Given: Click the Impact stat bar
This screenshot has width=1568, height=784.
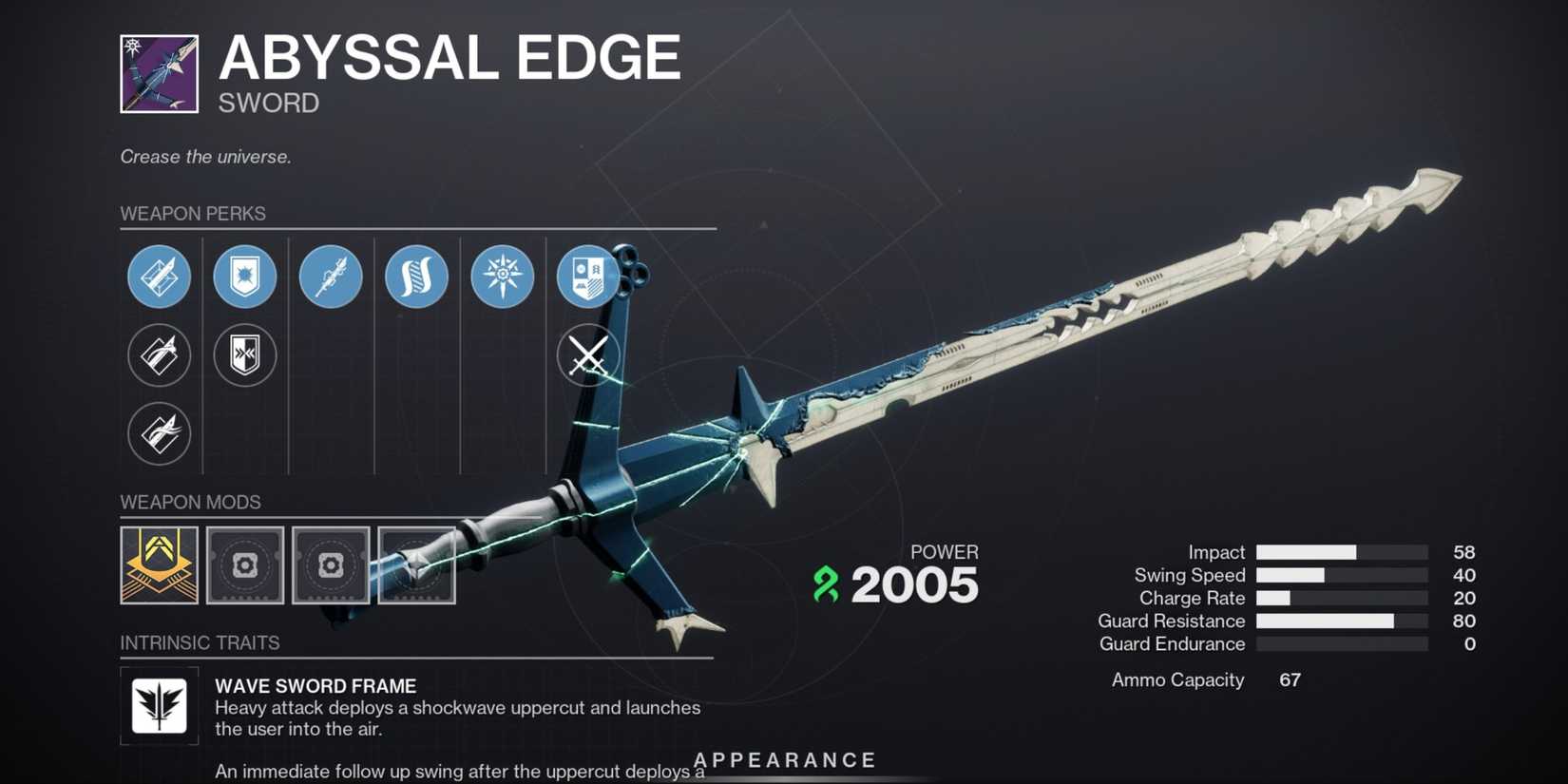Looking at the screenshot, I should click(x=1340, y=551).
